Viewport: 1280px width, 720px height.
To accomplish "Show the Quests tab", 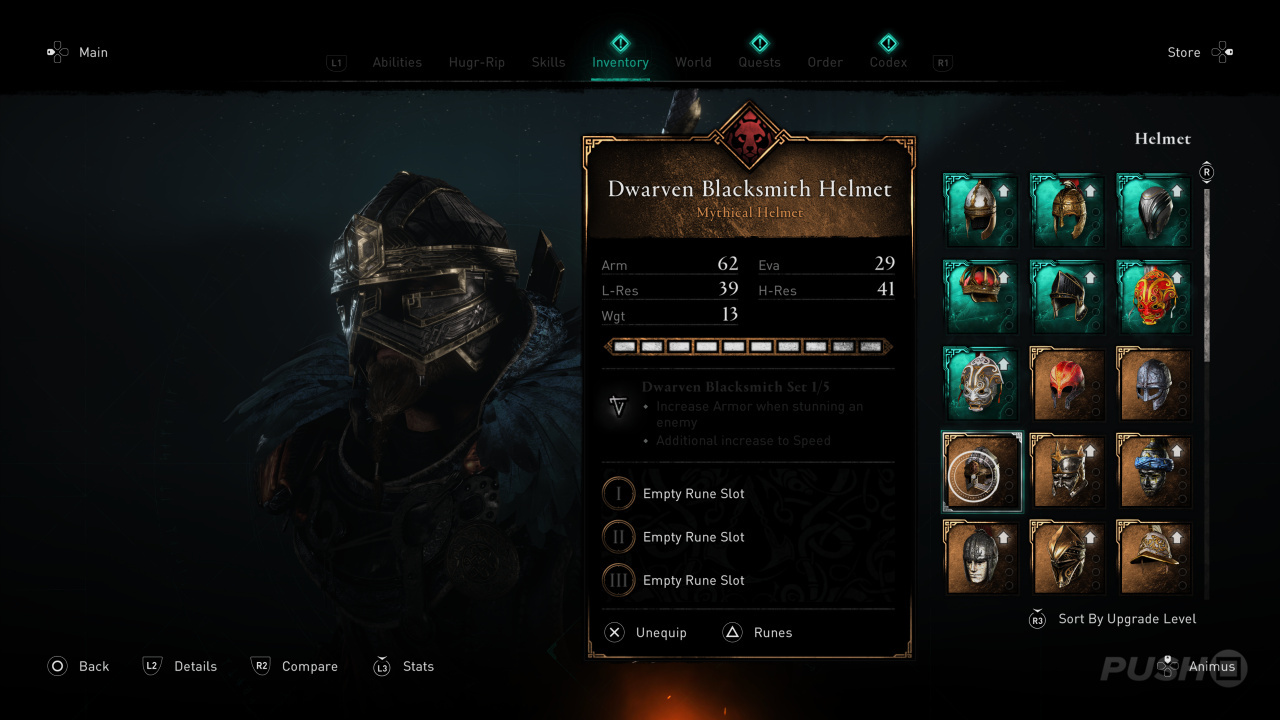I will (759, 62).
